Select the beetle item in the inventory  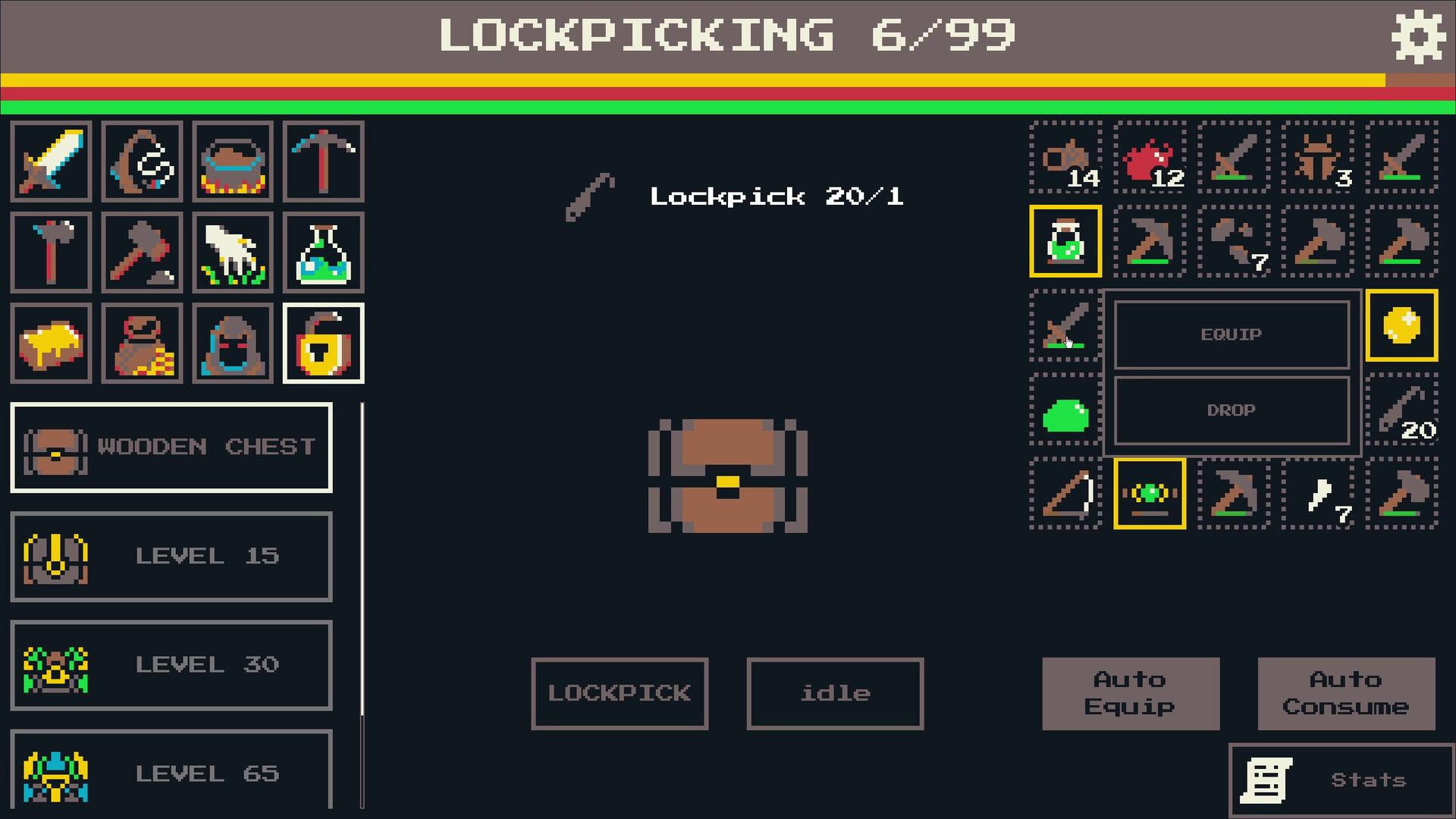pos(1319,159)
